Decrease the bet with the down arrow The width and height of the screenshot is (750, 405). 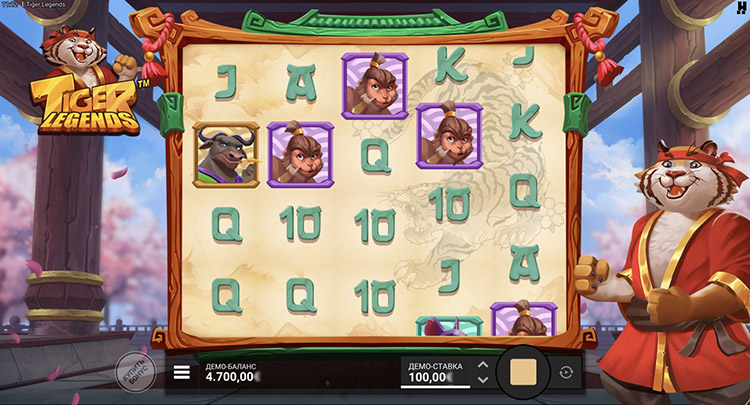click(483, 380)
